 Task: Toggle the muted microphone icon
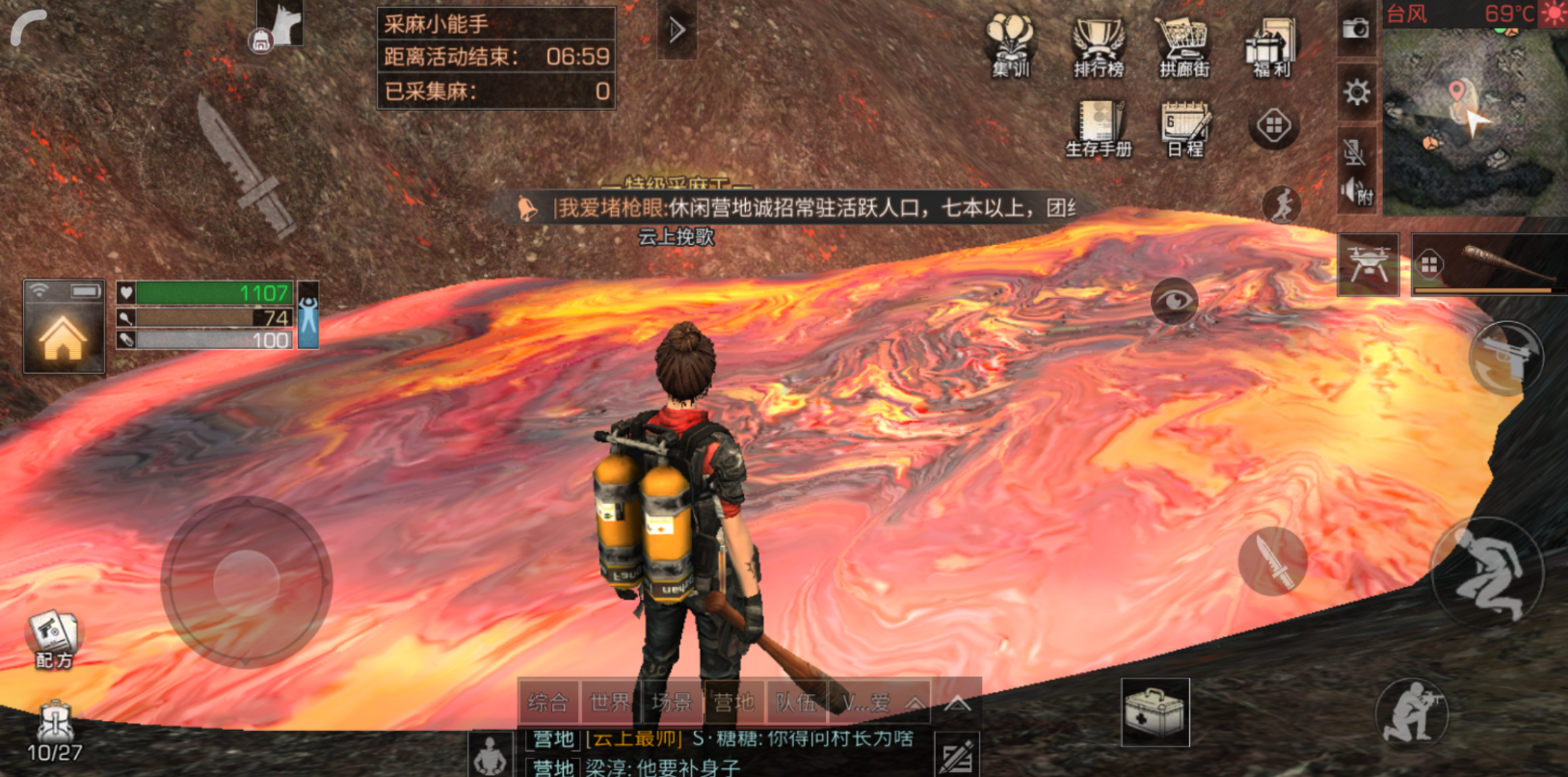coord(1354,151)
